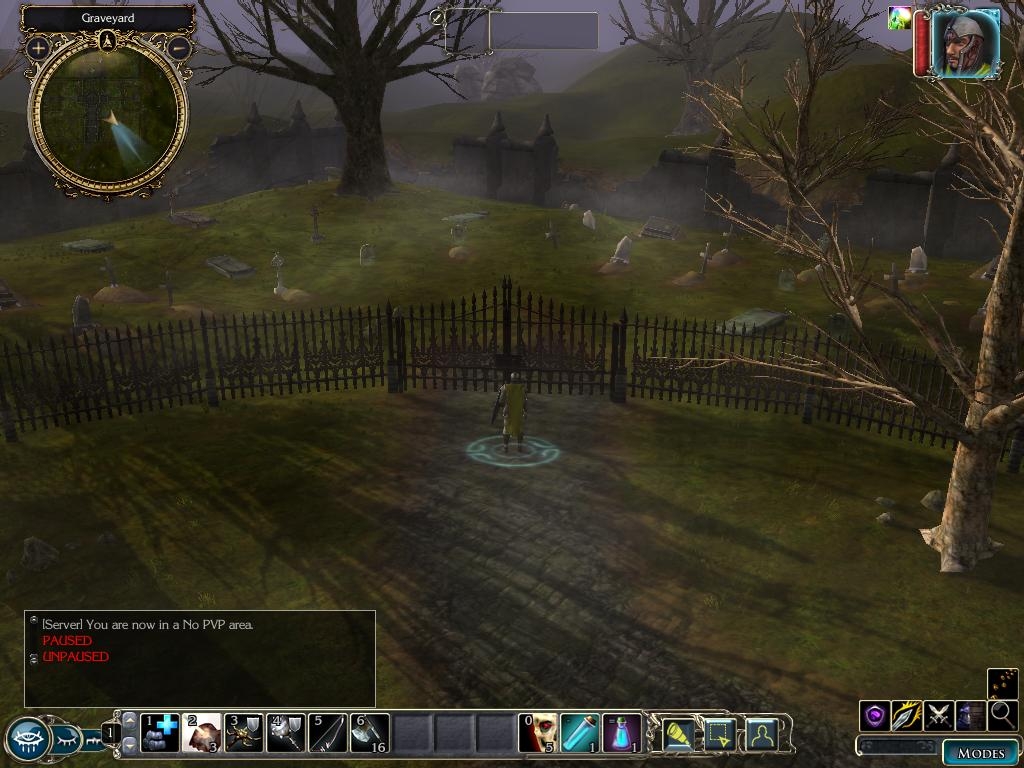Activate the purple shield mode icon
1024x768 pixels.
point(875,715)
